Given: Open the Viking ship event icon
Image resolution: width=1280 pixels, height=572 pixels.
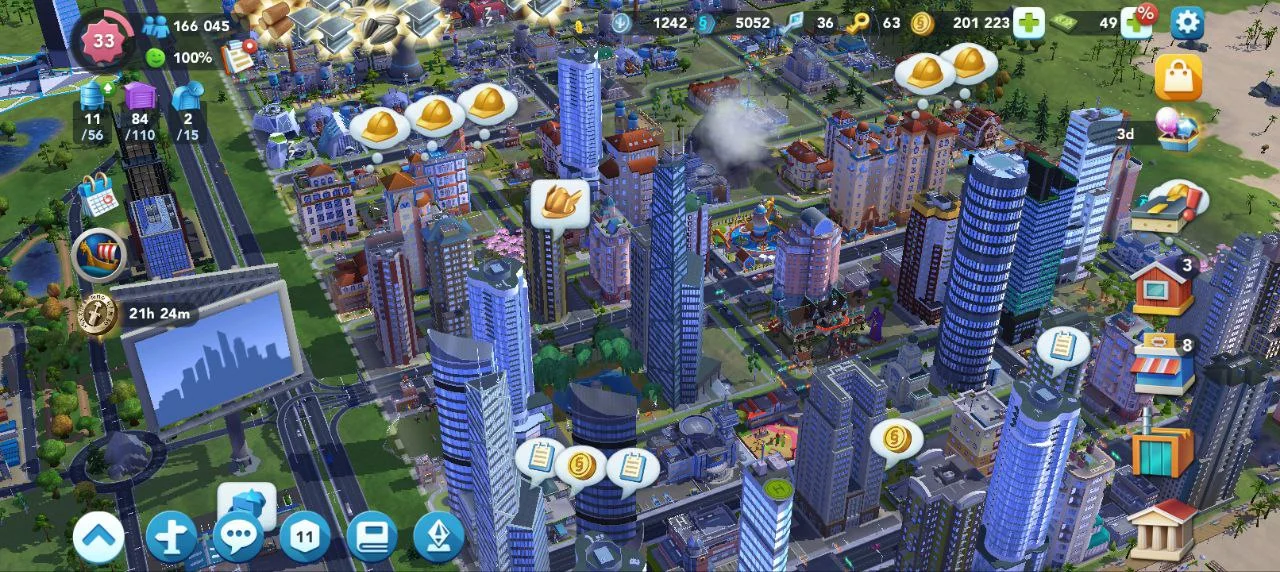Looking at the screenshot, I should 98,255.
